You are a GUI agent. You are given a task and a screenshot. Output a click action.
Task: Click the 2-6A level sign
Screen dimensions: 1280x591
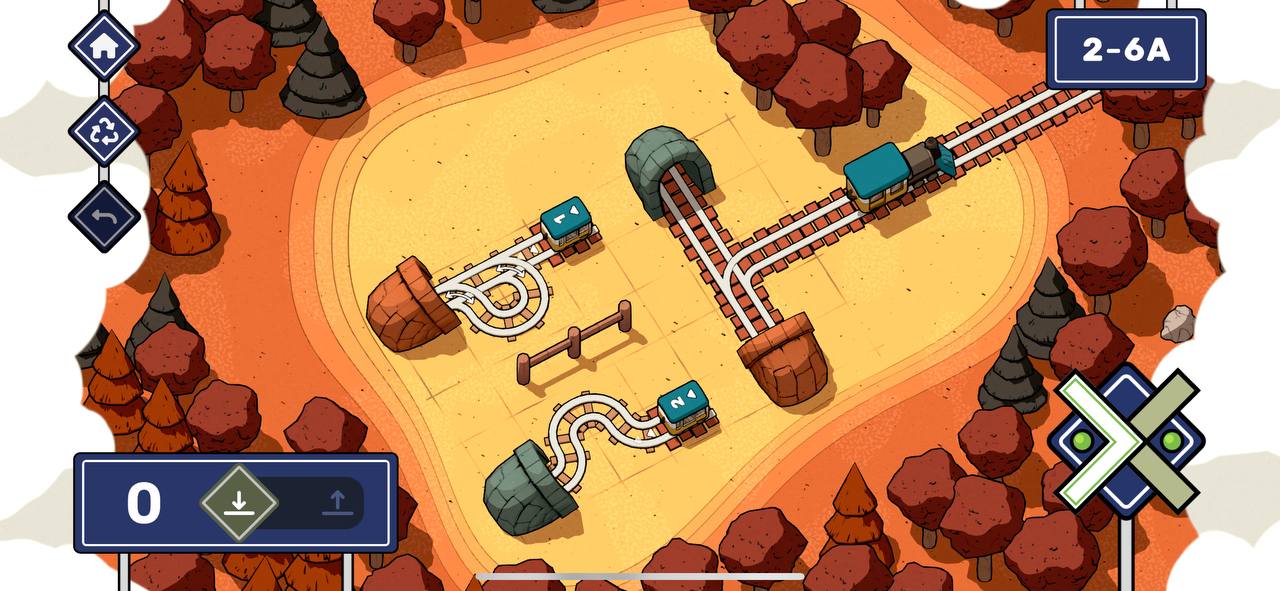click(x=1126, y=49)
